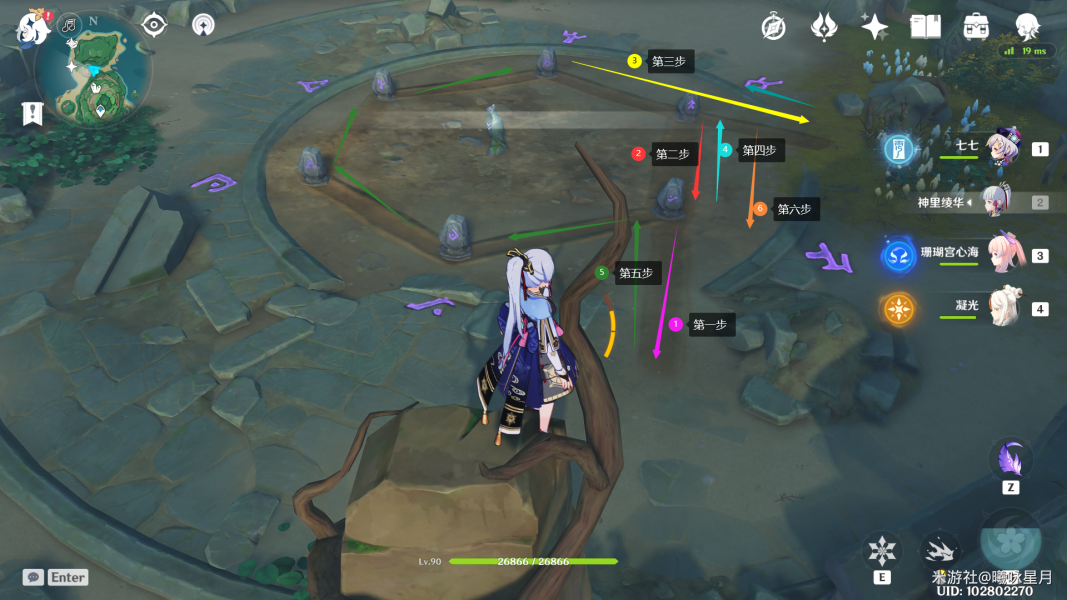Viewport: 1067px width, 600px height.
Task: Open the quest bookmark icon
Action: [32, 113]
